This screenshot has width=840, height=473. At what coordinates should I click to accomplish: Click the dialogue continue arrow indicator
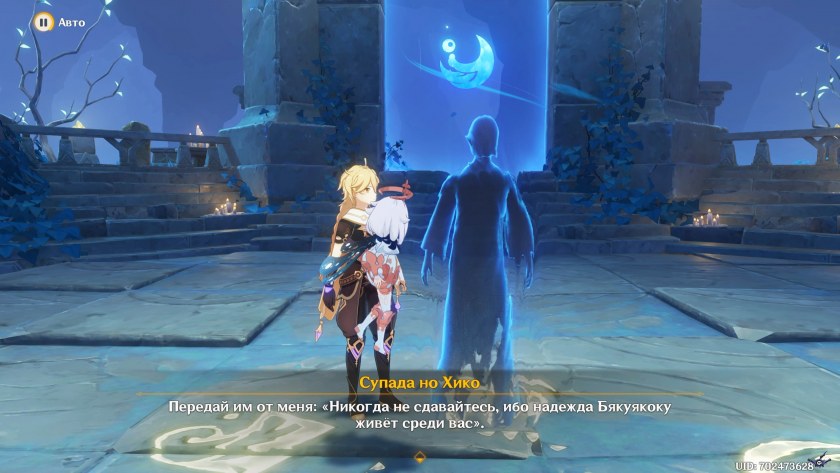tap(420, 455)
